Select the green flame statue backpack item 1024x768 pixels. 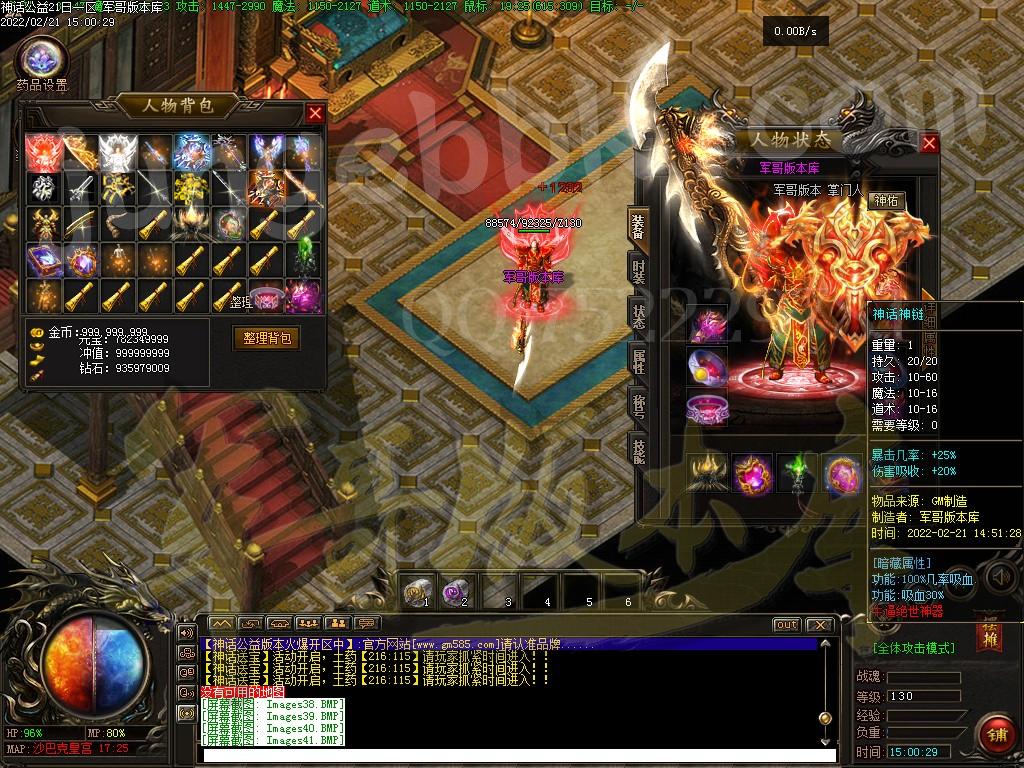[x=304, y=260]
